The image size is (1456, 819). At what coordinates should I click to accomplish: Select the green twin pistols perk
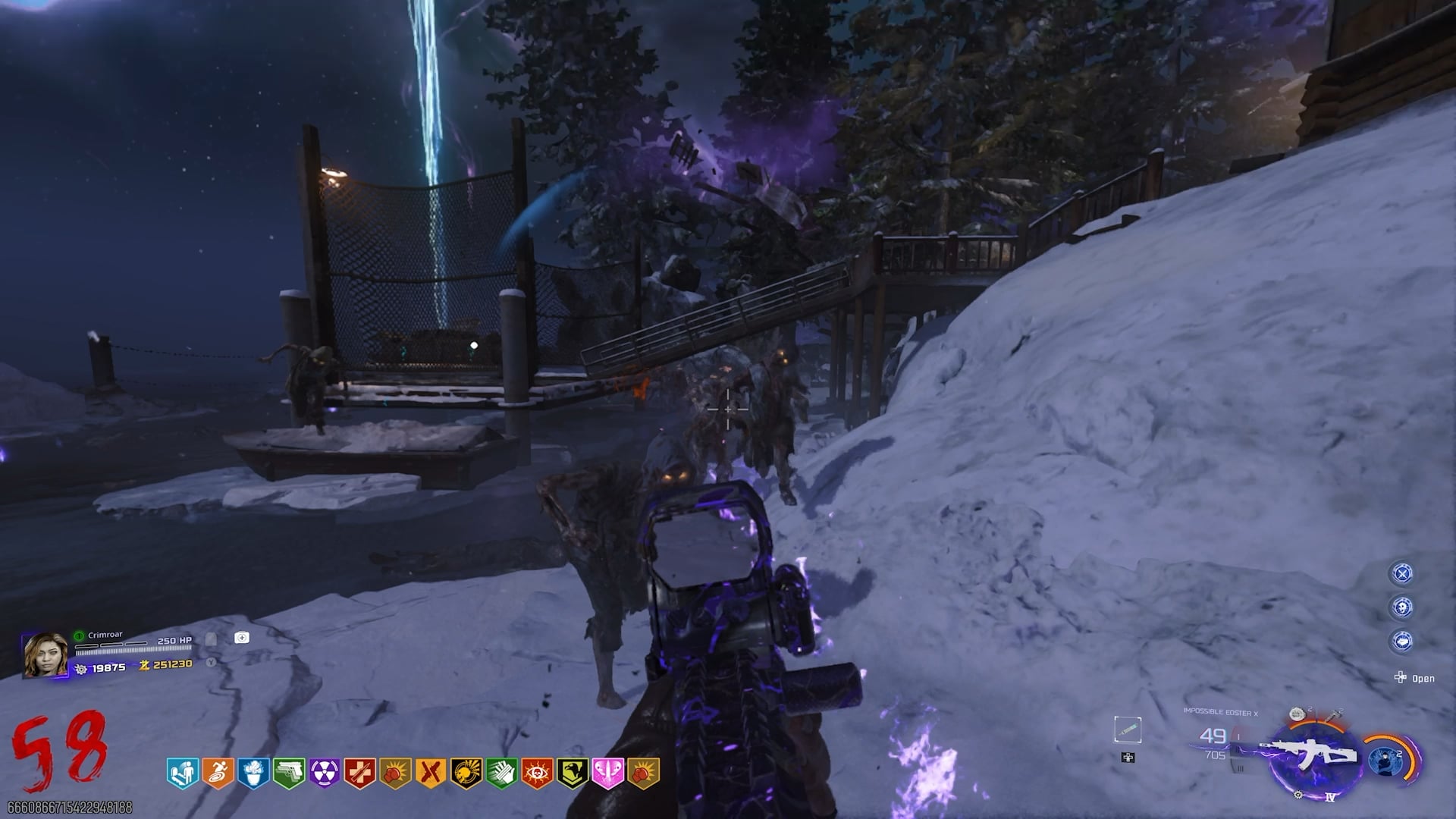coord(289,773)
